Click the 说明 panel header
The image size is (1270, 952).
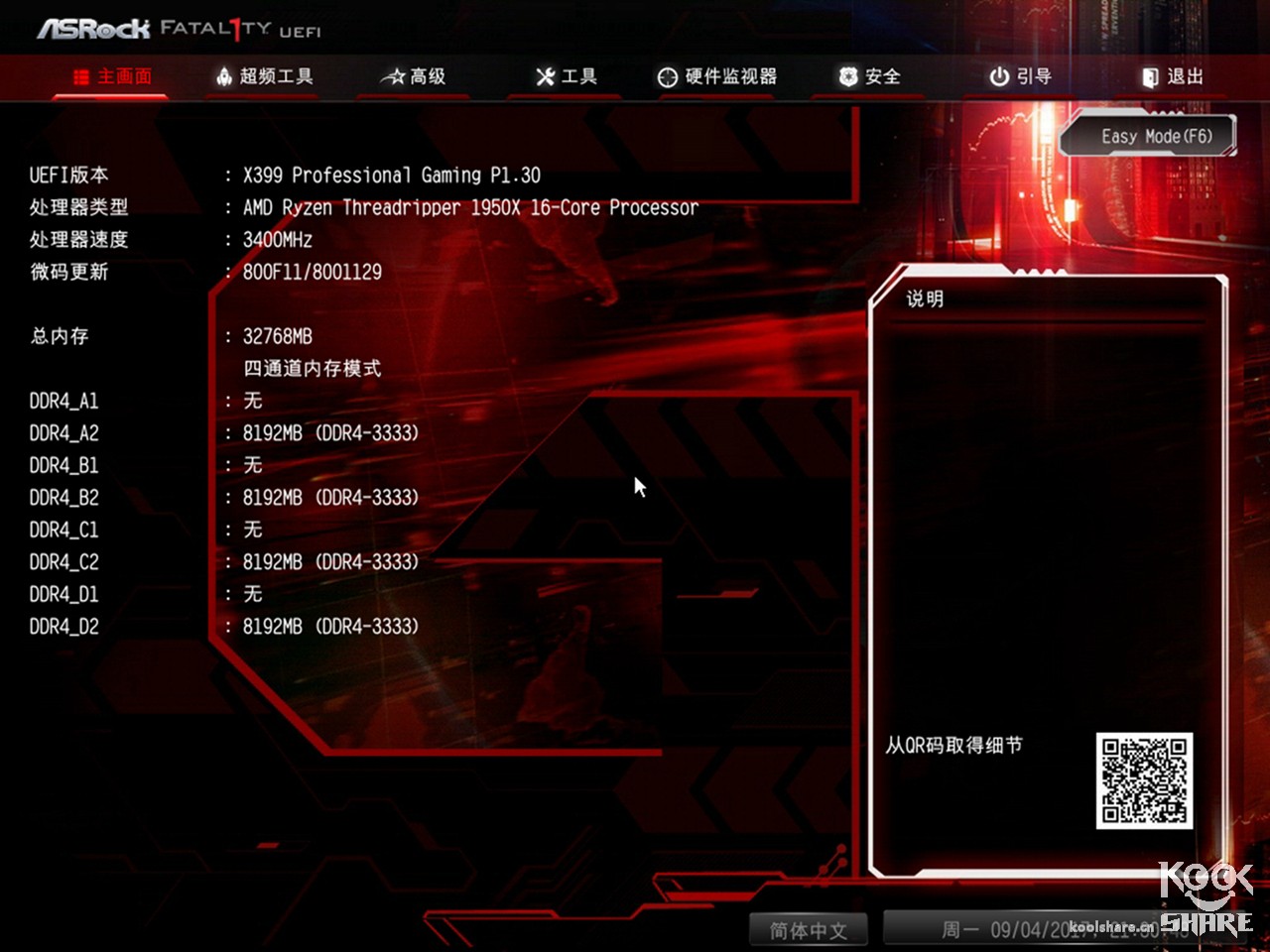(x=925, y=297)
